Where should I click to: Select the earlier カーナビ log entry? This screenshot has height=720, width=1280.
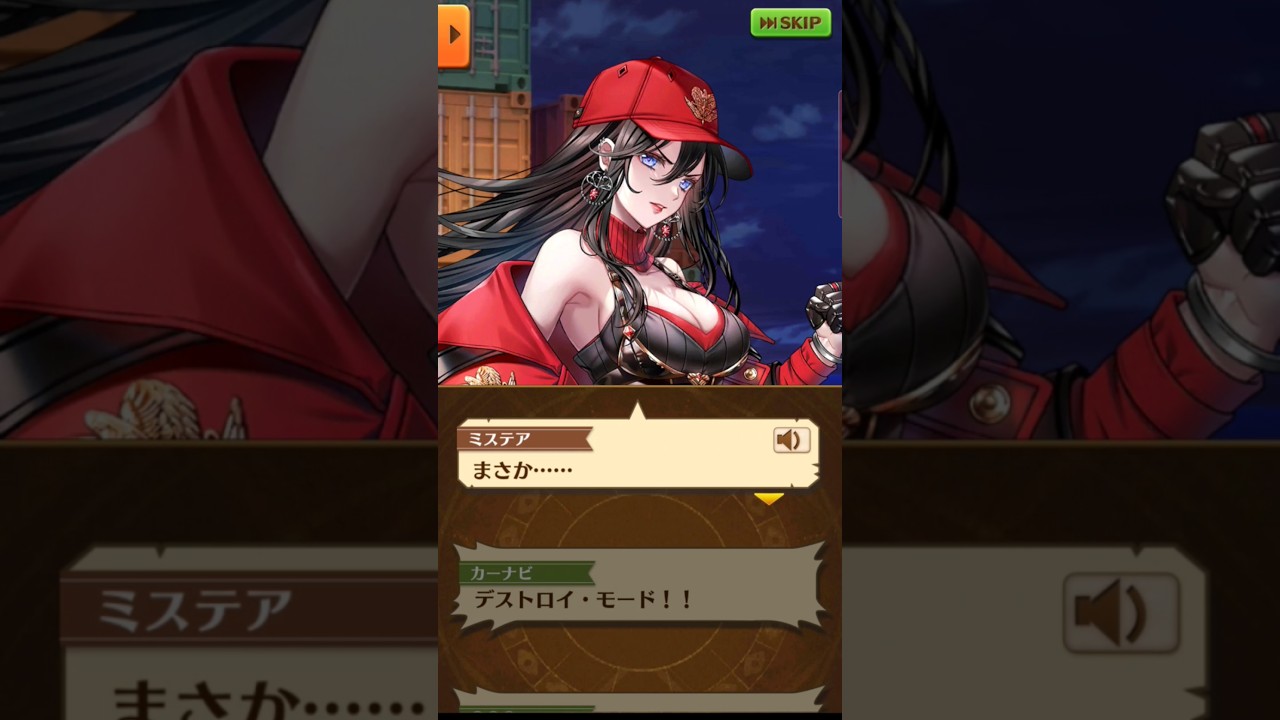(639, 588)
